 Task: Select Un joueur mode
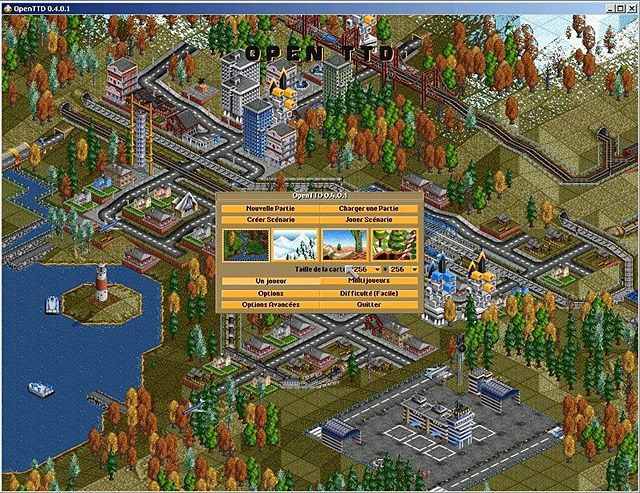coord(267,281)
